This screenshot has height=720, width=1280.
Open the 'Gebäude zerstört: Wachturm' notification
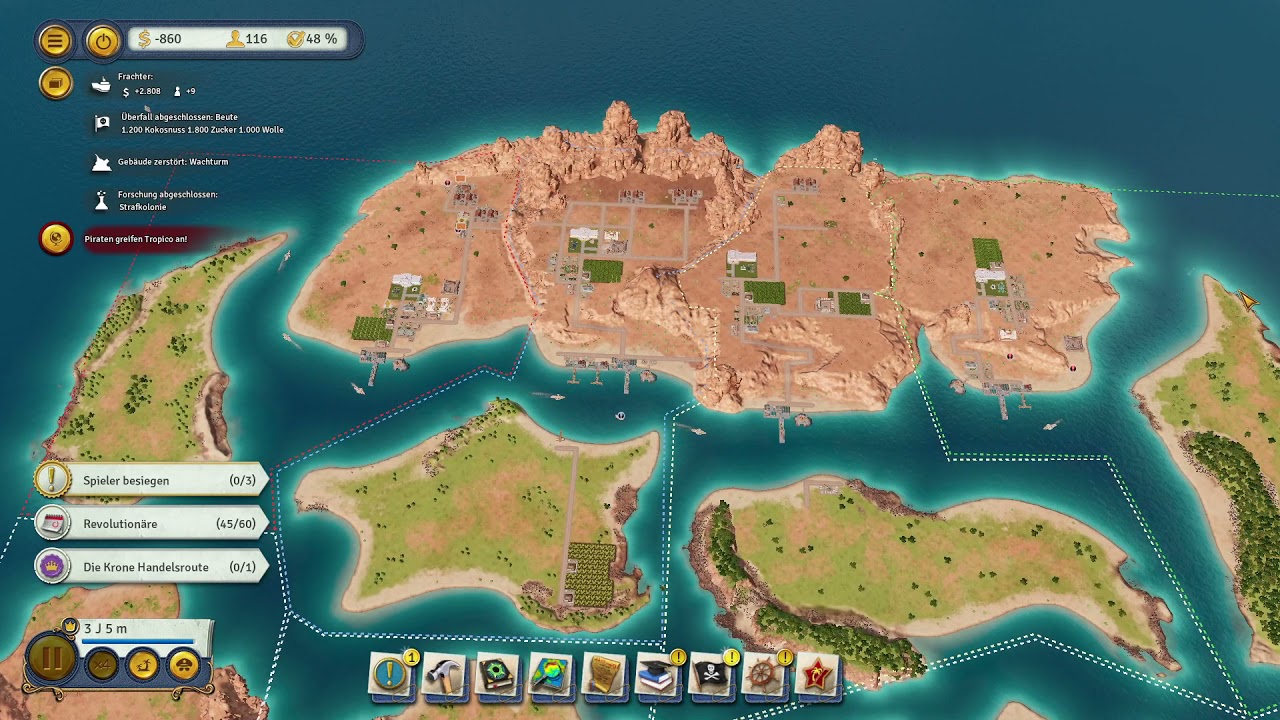(x=172, y=162)
